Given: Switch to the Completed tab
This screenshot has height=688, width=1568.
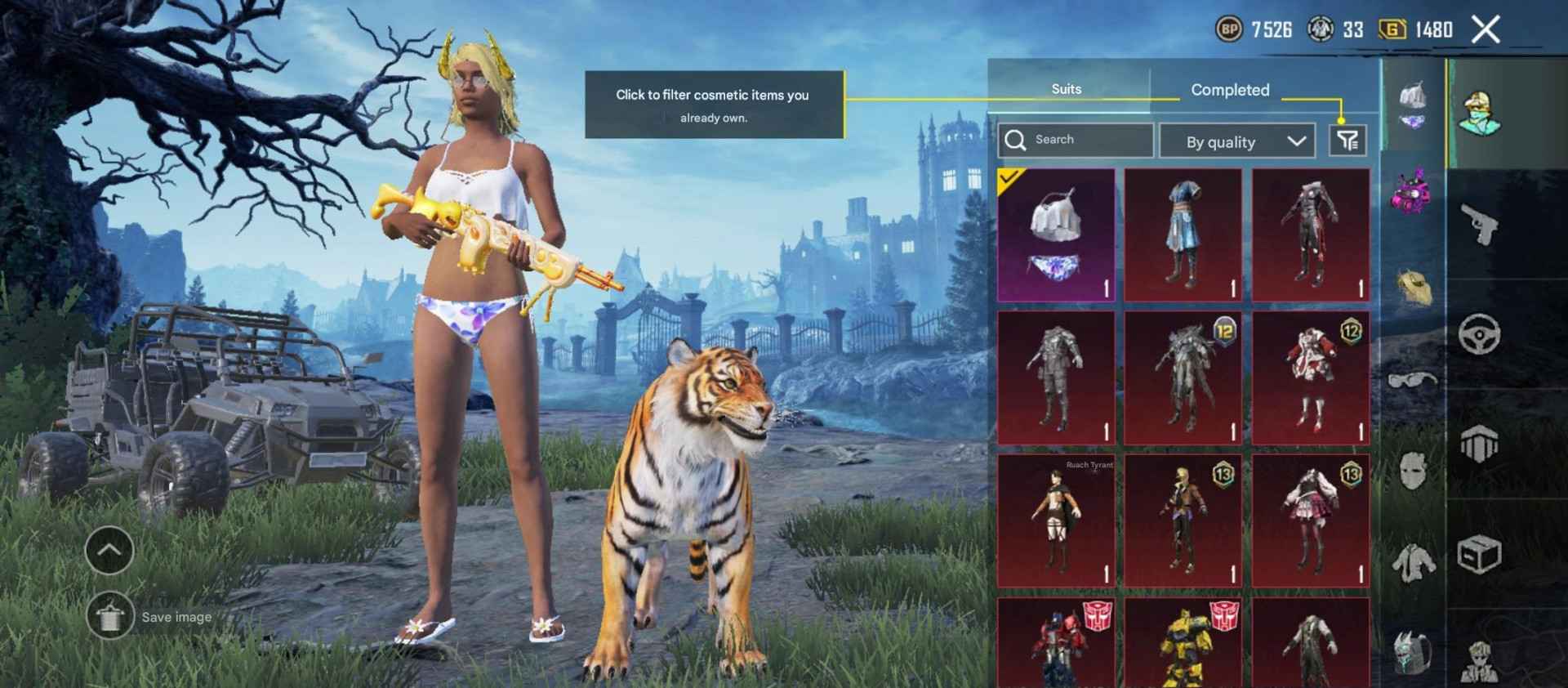Looking at the screenshot, I should [1230, 90].
